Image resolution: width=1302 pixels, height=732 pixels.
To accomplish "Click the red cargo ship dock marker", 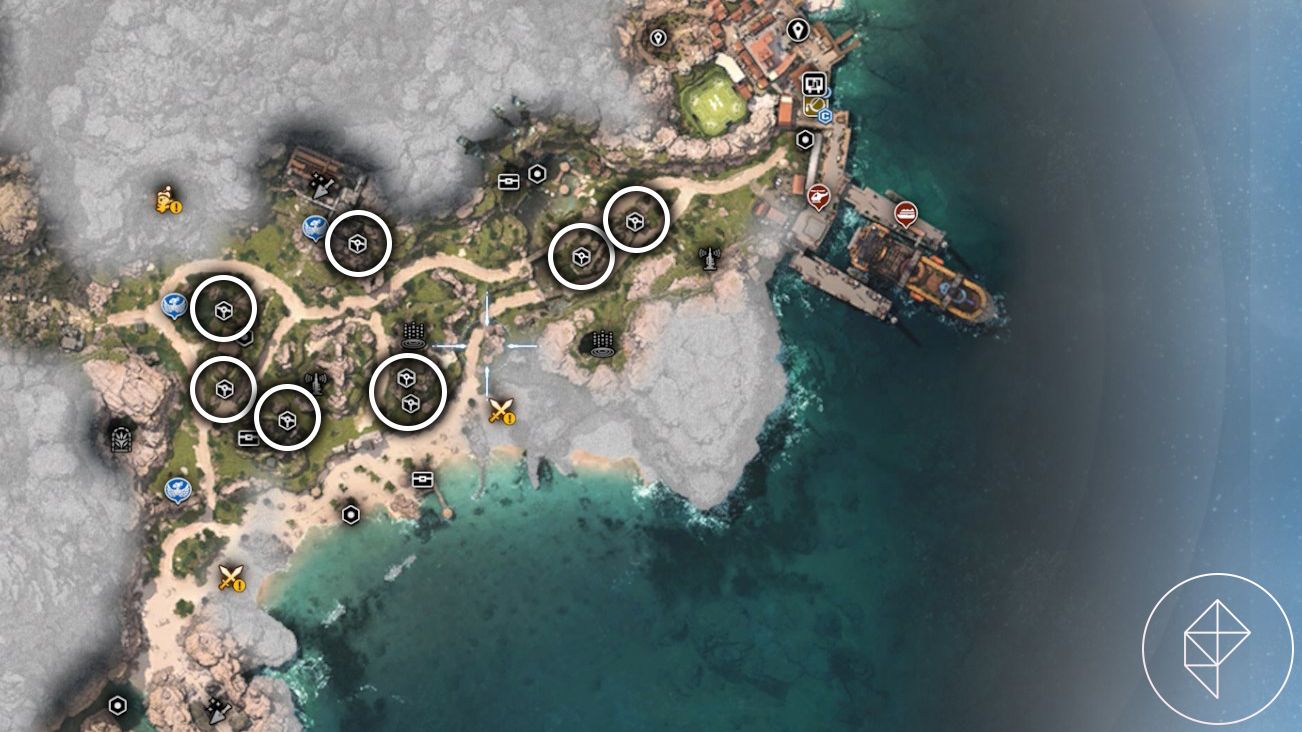I will tap(905, 213).
